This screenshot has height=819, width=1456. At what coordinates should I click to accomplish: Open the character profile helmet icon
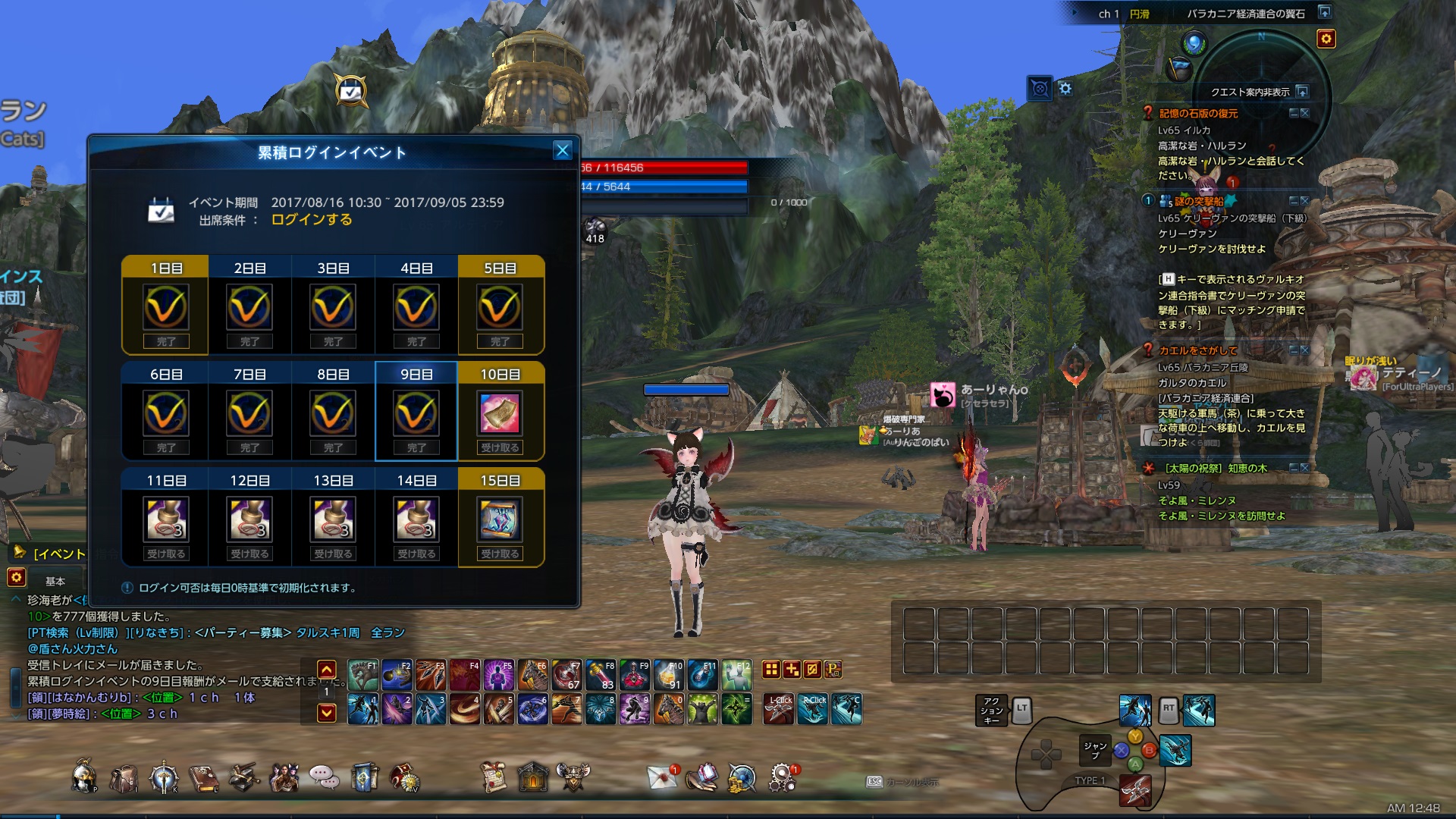click(x=83, y=777)
